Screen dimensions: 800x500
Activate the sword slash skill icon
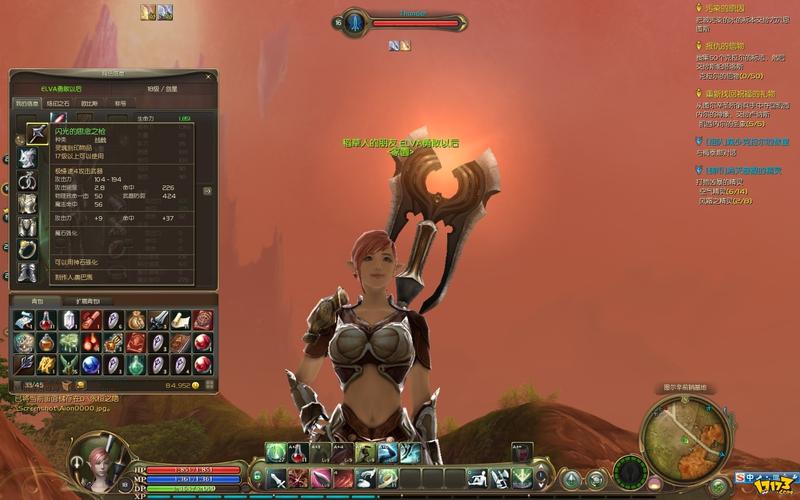coord(277,479)
